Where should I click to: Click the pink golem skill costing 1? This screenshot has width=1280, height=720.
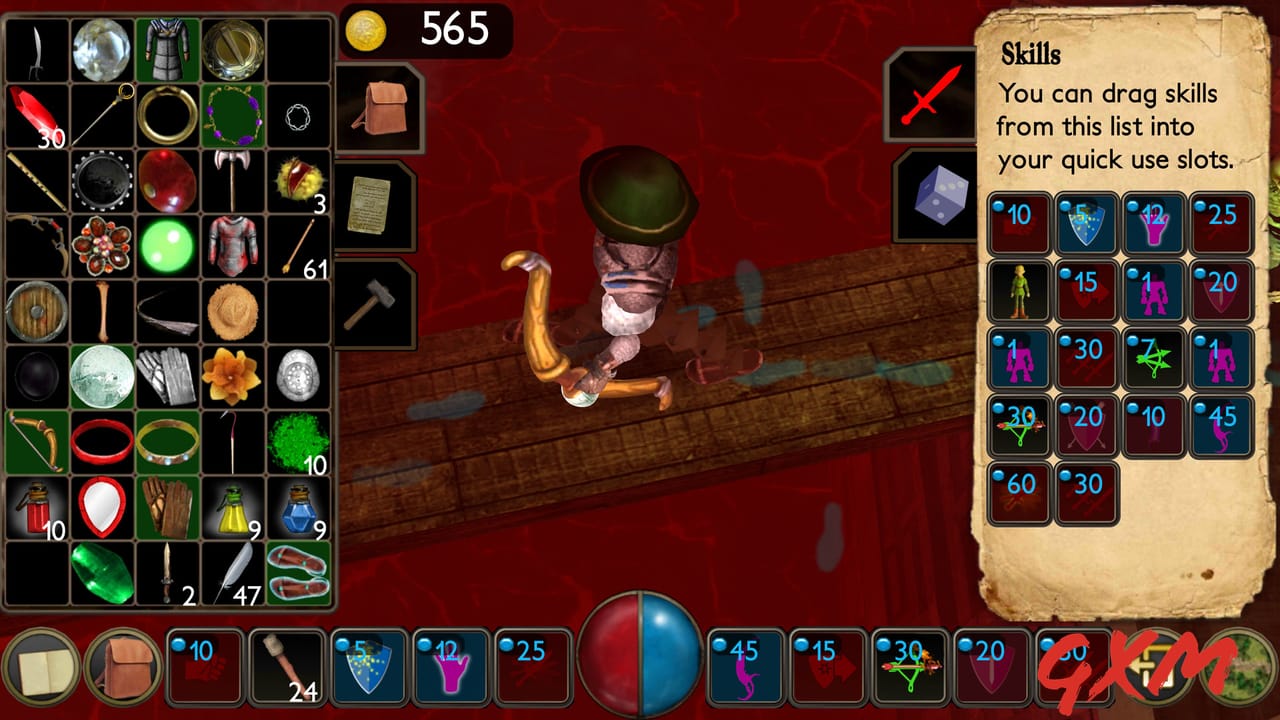pyautogui.click(x=1154, y=290)
